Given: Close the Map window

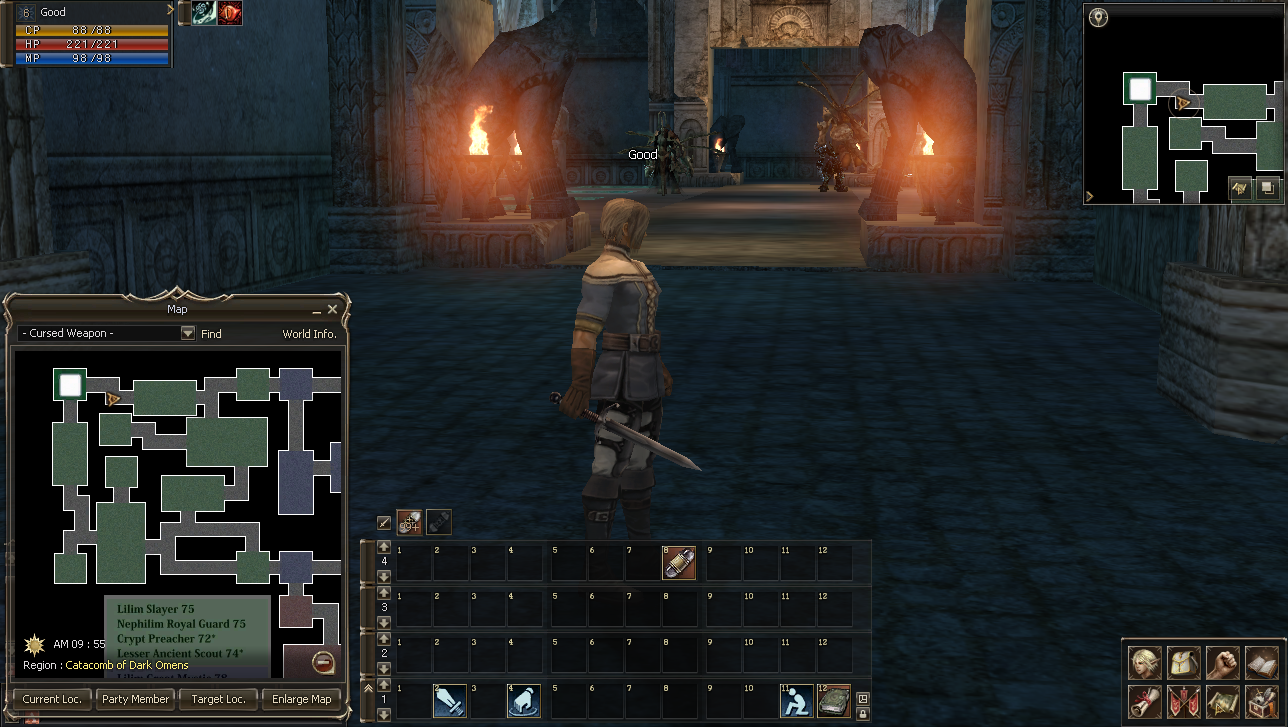Looking at the screenshot, I should tap(333, 310).
